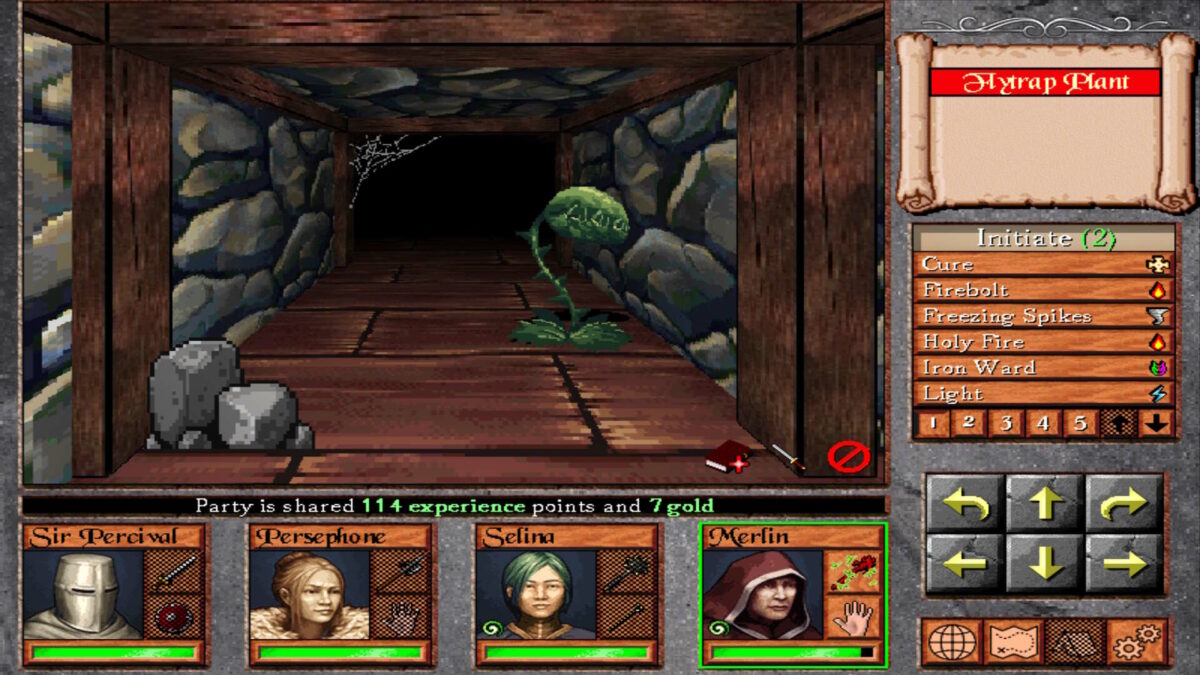Turn the party left
This screenshot has width=1200, height=675.
[x=965, y=502]
